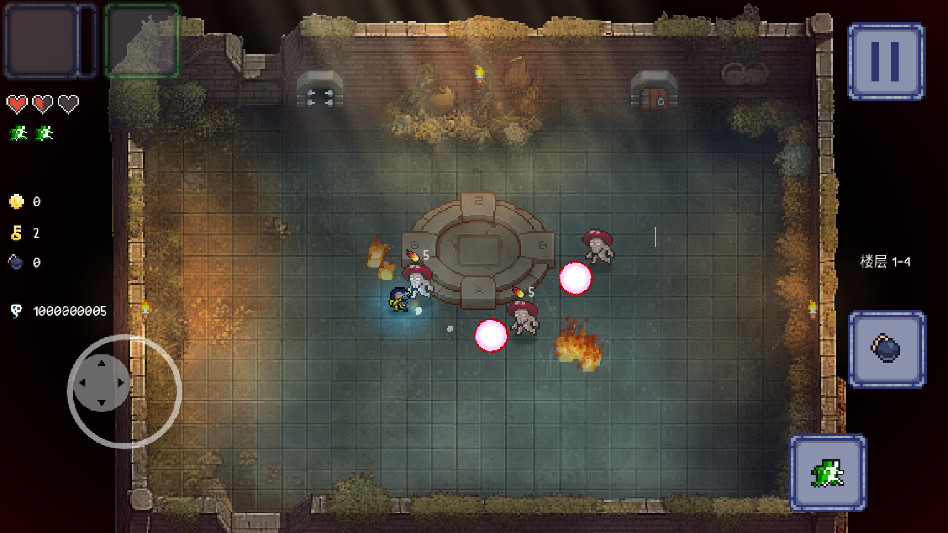This screenshot has height=533, width=948.
Task: Throw a bomb using the bomb button
Action: tap(887, 349)
